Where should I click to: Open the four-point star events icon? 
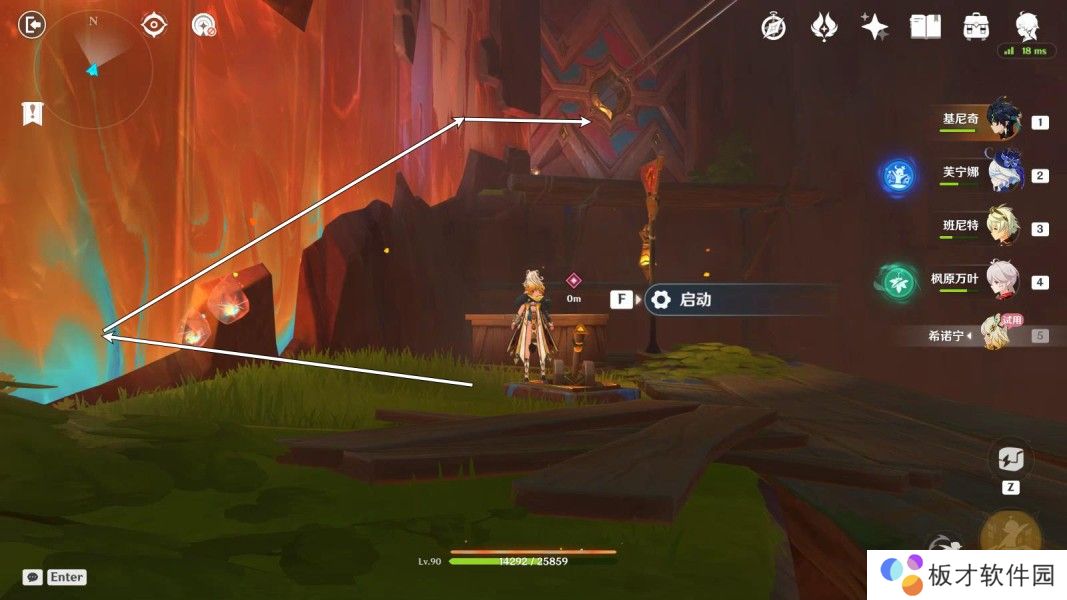(874, 27)
